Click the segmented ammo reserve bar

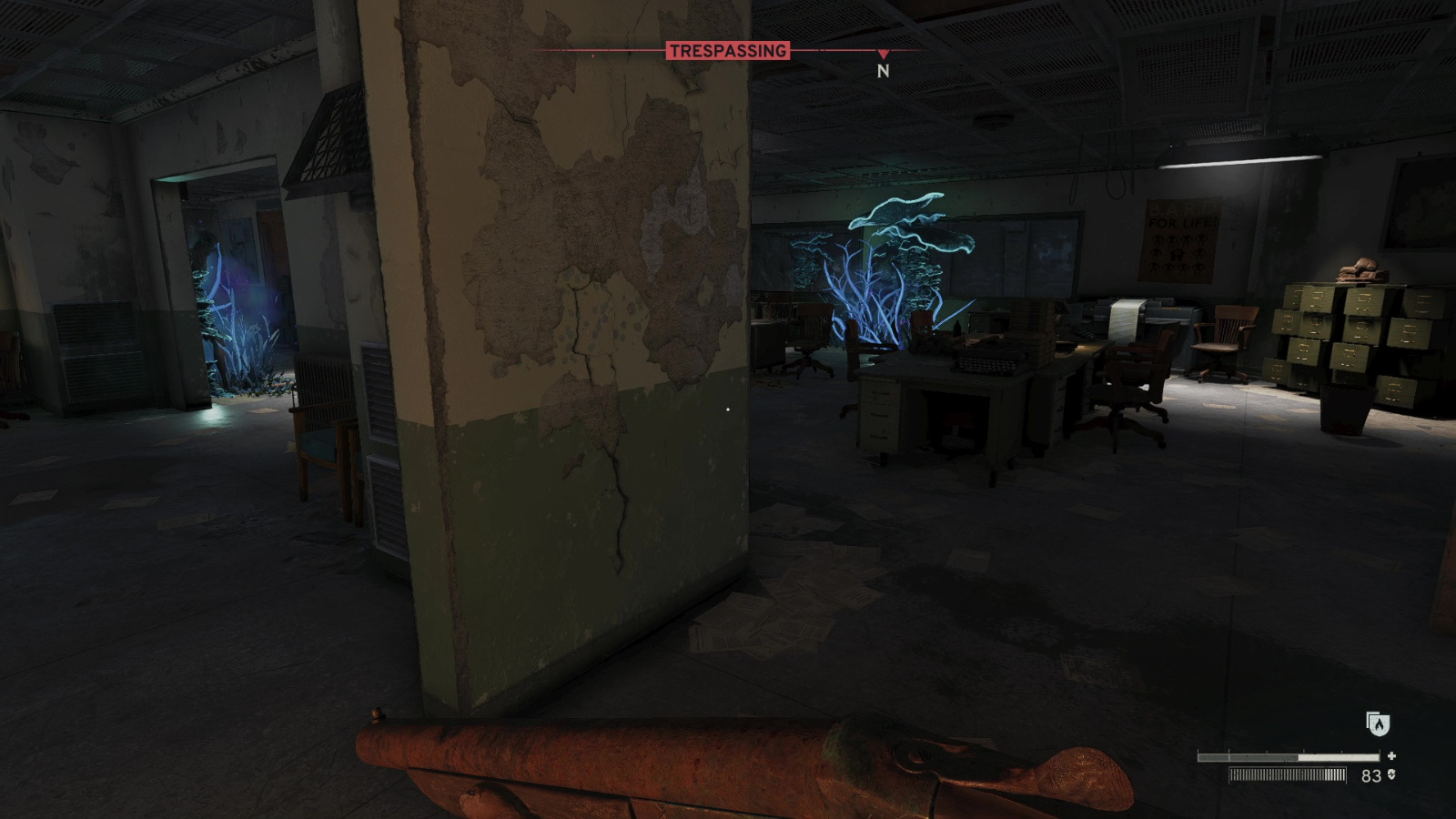click(x=1286, y=776)
